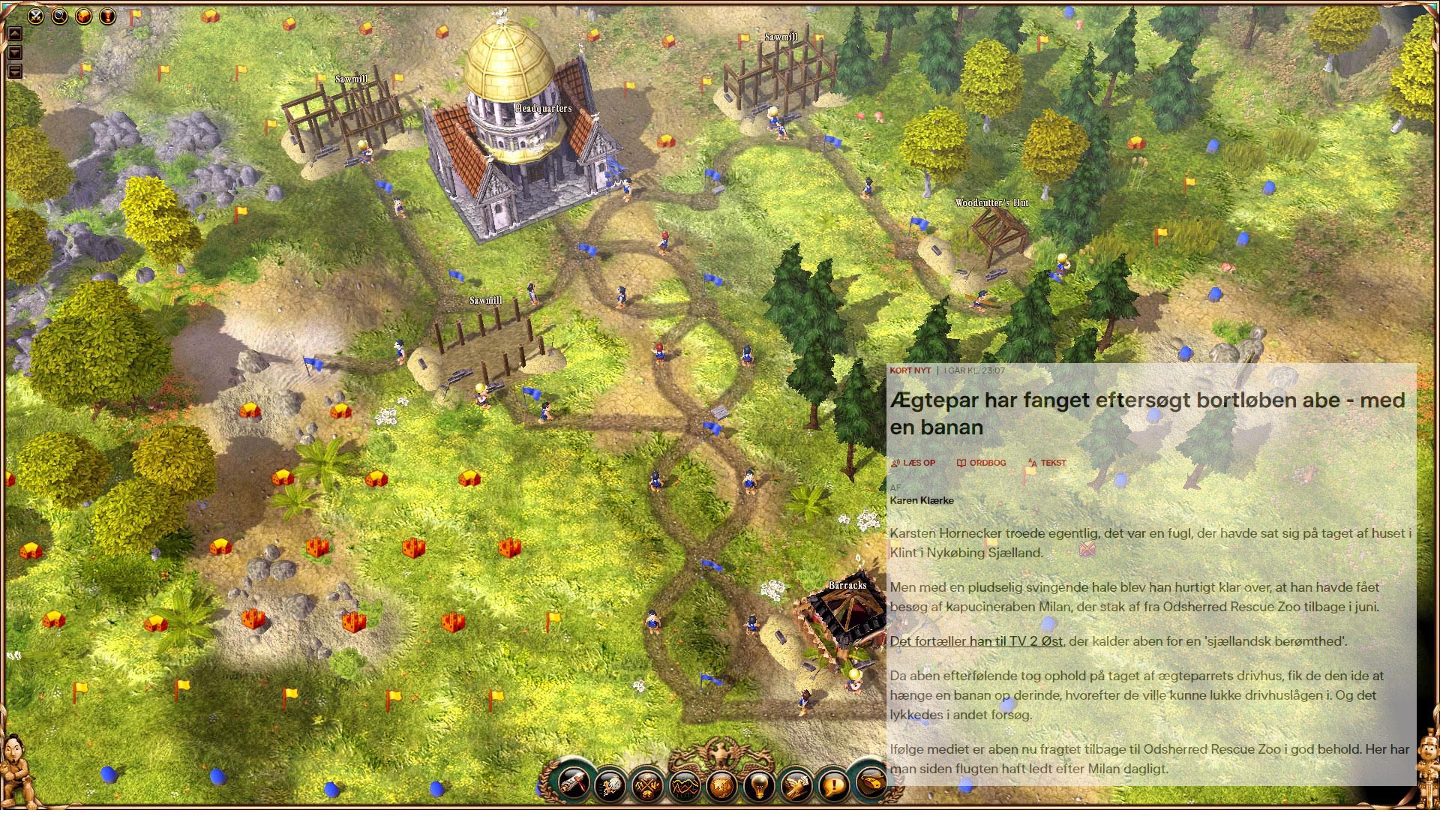Follow the TV 2 Øst article link
This screenshot has width=1440, height=840.
976,641
